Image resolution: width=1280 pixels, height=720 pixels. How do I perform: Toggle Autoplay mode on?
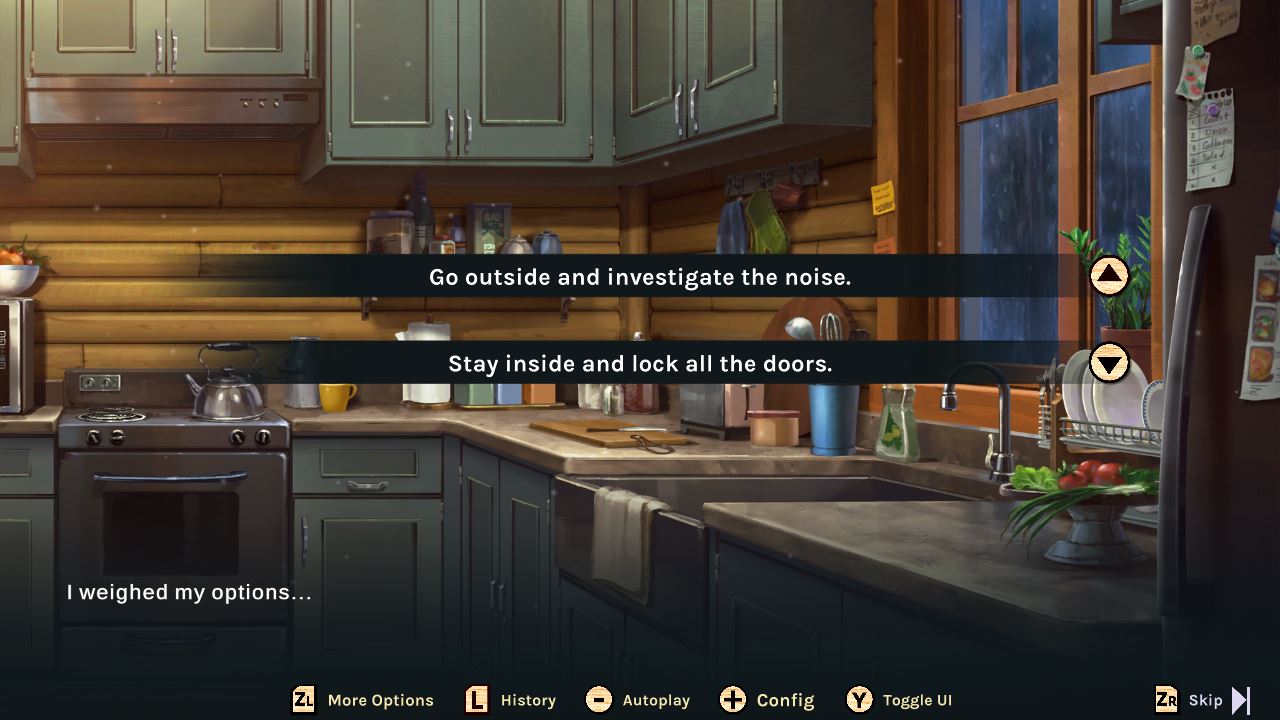click(638, 700)
